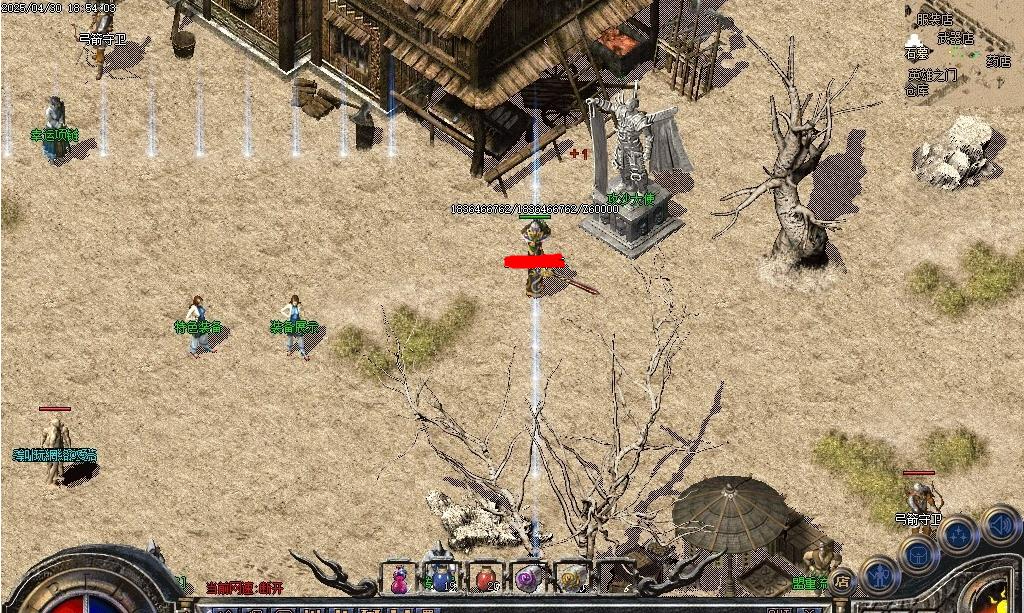
Task: Click the round four-dot group button
Action: pos(958,535)
